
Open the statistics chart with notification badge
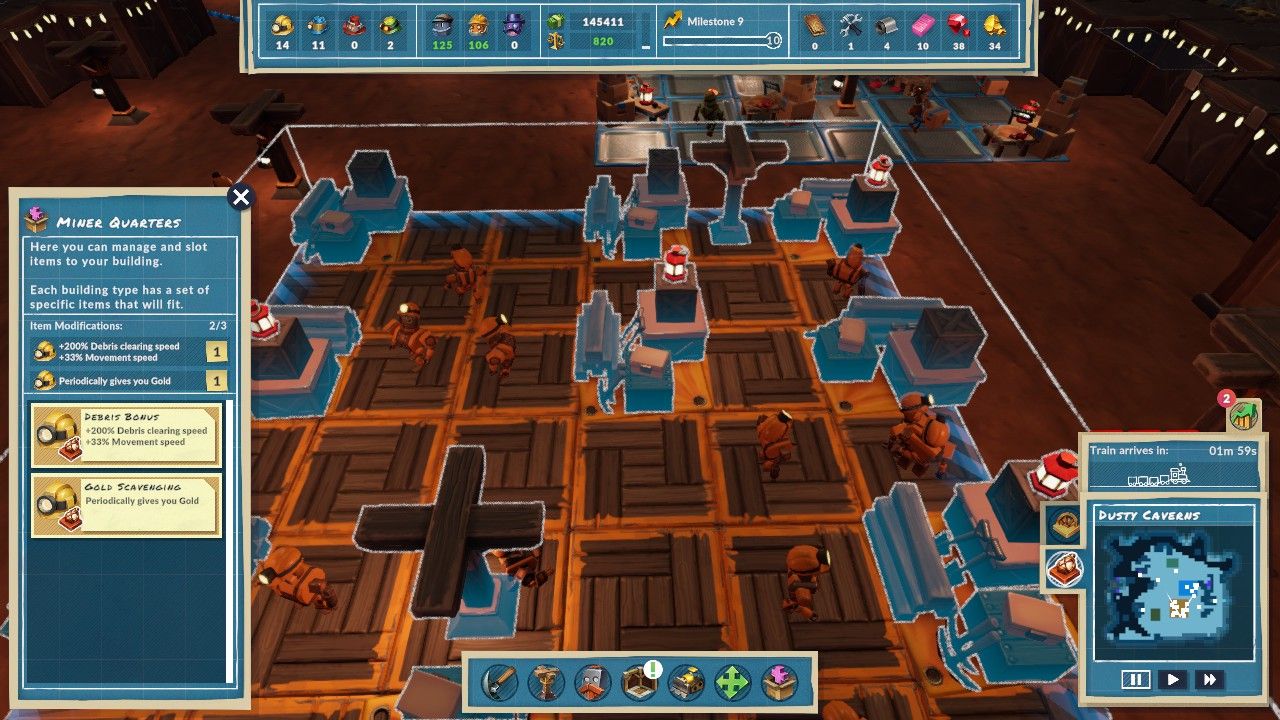(1243, 414)
